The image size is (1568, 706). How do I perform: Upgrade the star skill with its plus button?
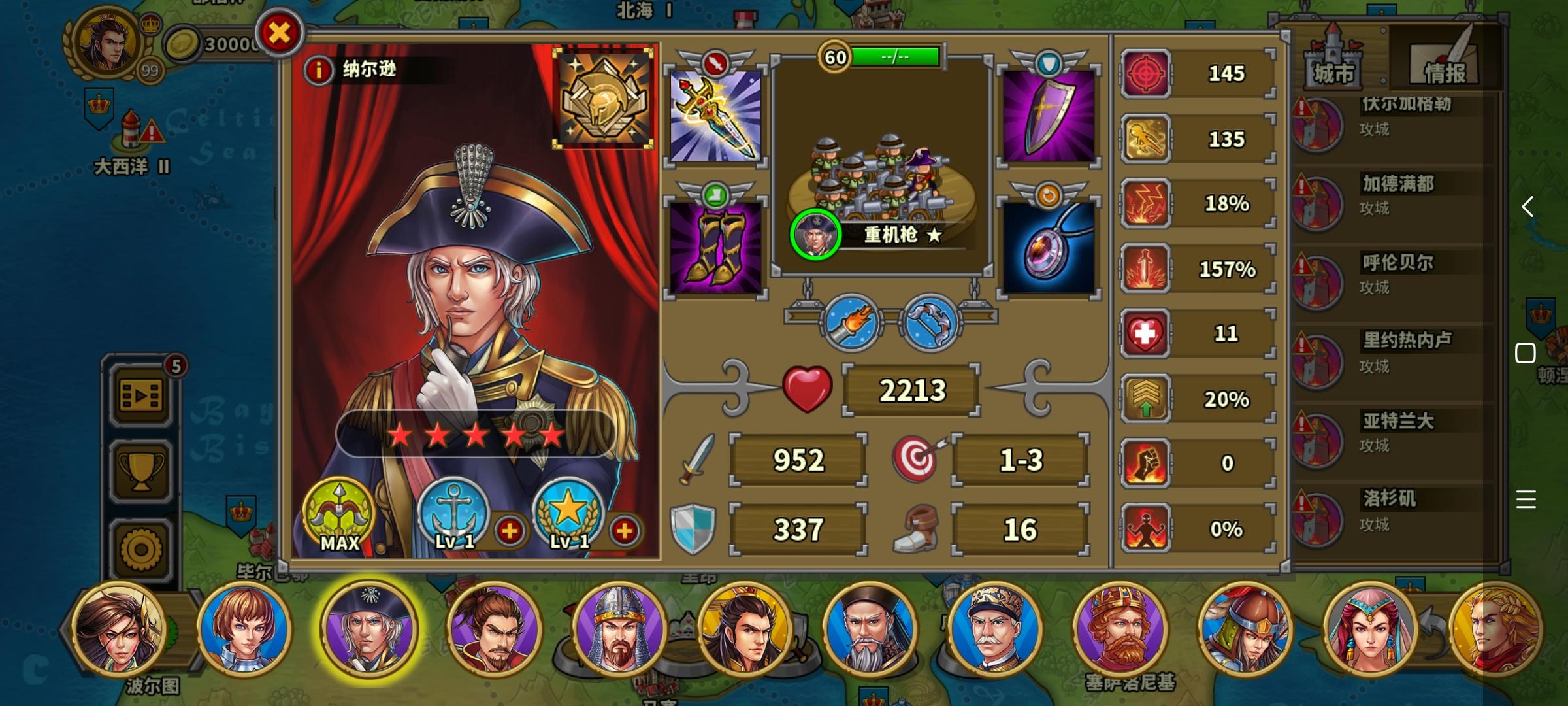[625, 531]
